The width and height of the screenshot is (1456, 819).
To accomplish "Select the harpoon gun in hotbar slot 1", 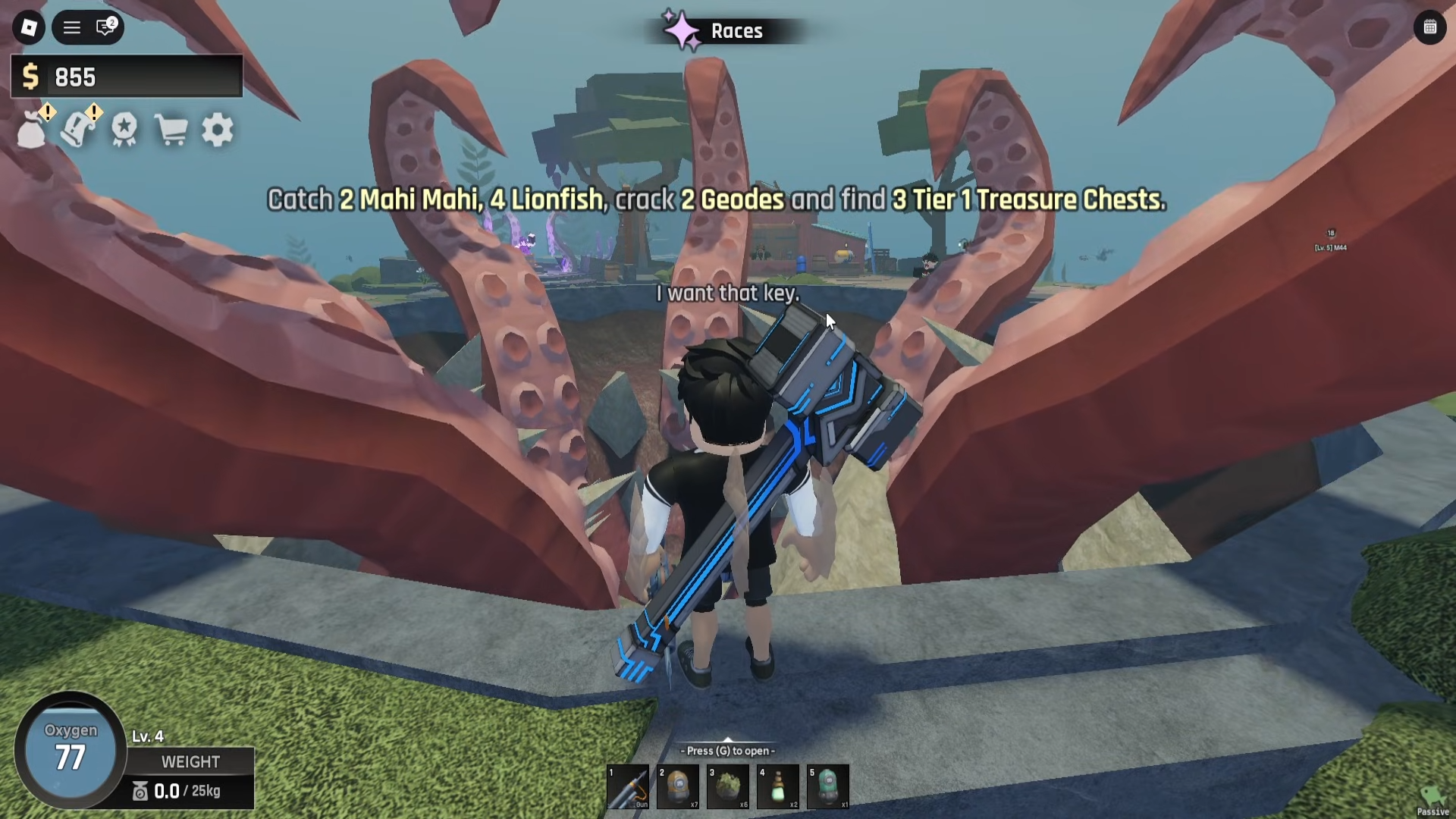I will tap(628, 787).
